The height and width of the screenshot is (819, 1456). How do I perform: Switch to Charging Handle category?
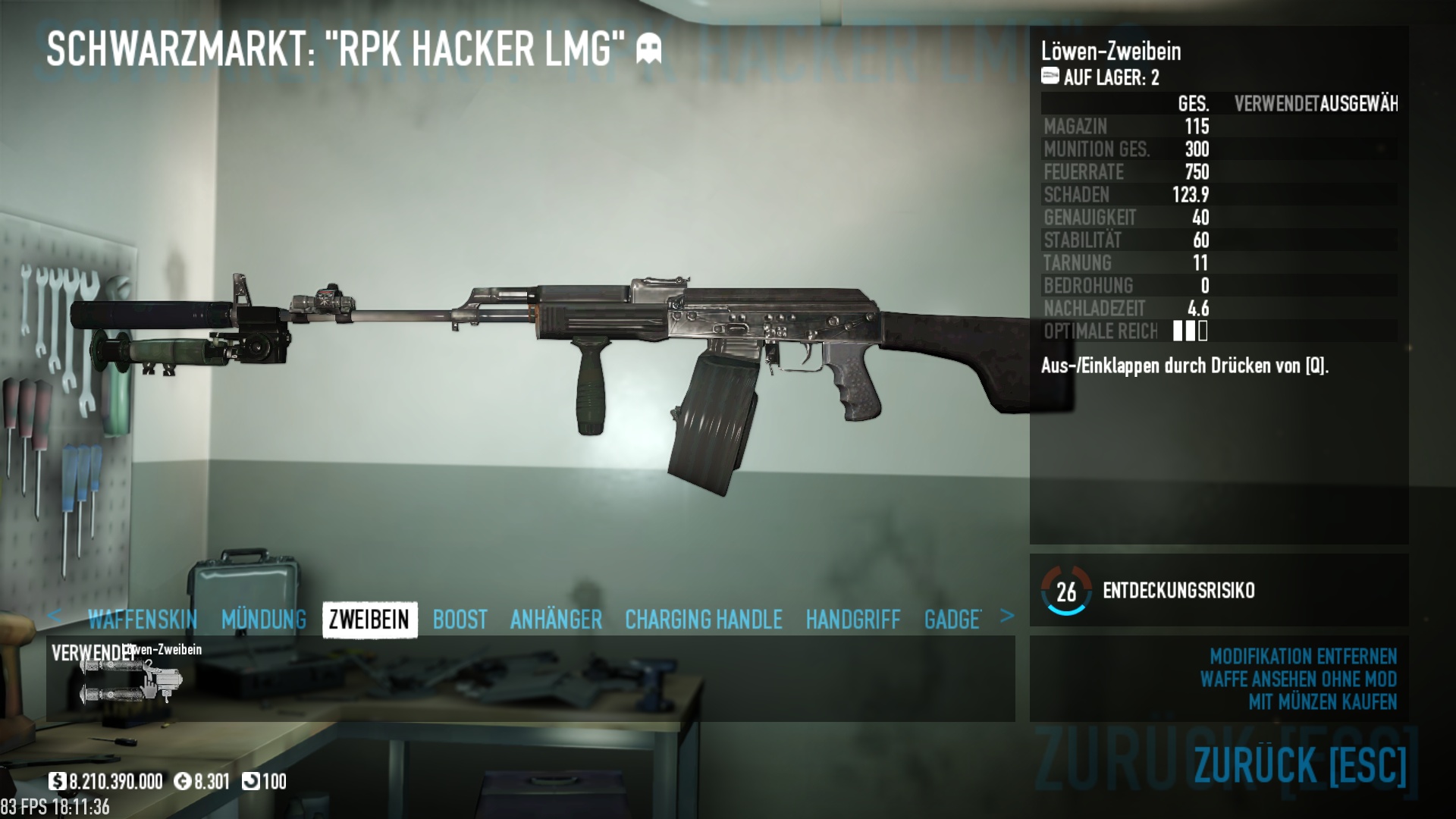pyautogui.click(x=703, y=620)
